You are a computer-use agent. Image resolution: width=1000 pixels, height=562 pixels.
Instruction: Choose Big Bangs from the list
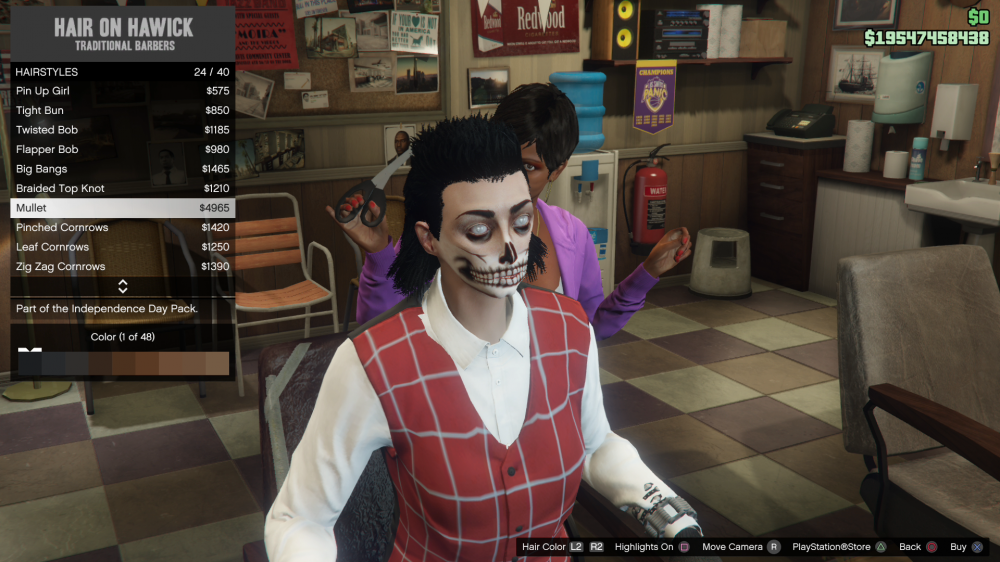[122, 169]
